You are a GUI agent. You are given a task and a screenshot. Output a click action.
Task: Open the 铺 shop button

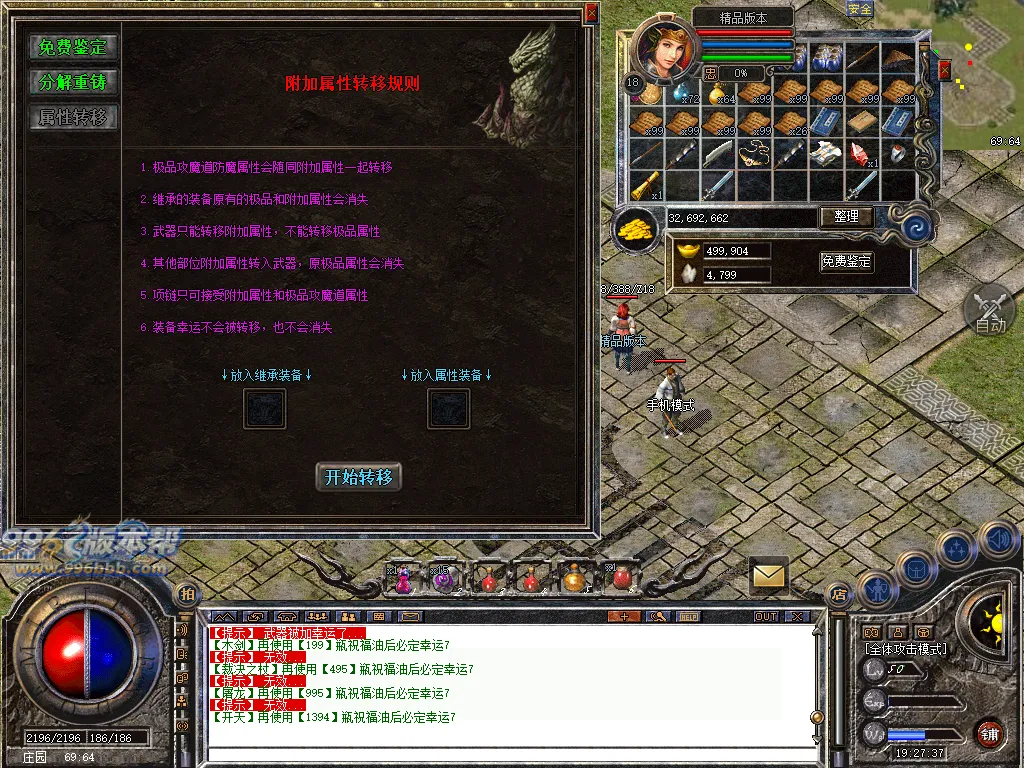tap(990, 733)
